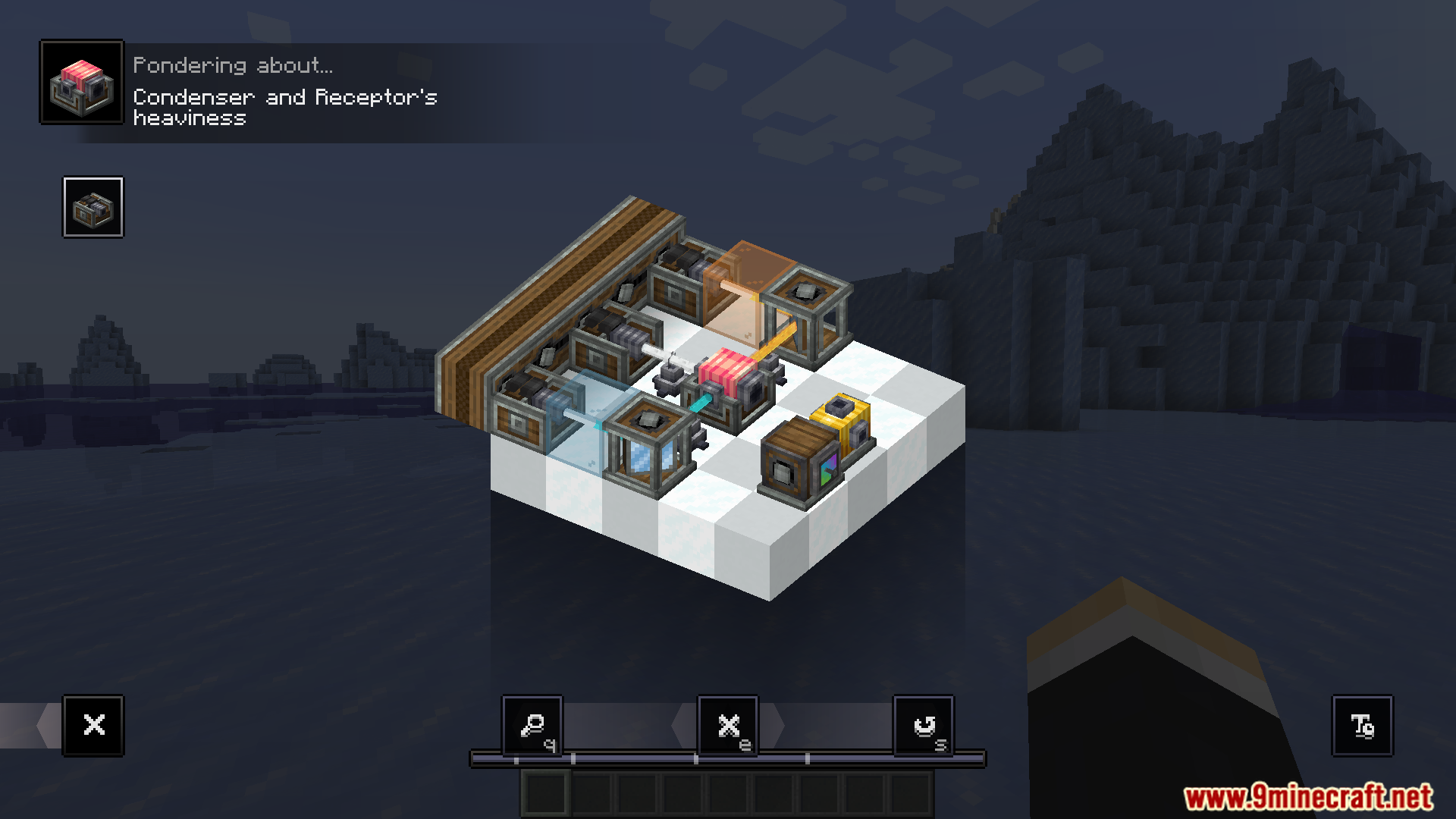Viewport: 1456px width, 819px height.
Task: Replay the ponder scene
Action: click(924, 726)
